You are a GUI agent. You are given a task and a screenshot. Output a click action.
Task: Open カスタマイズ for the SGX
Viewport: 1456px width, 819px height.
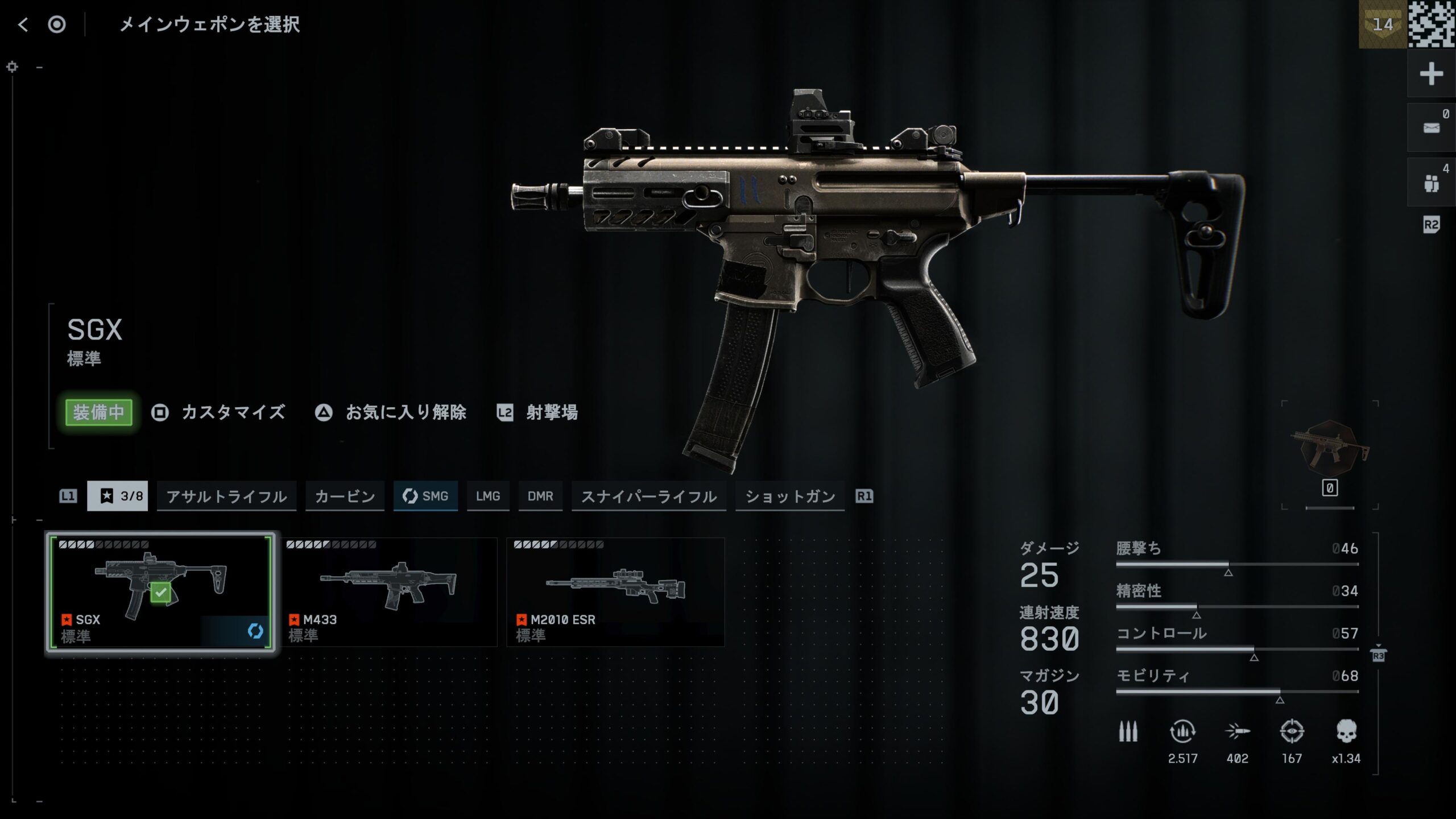(x=219, y=412)
